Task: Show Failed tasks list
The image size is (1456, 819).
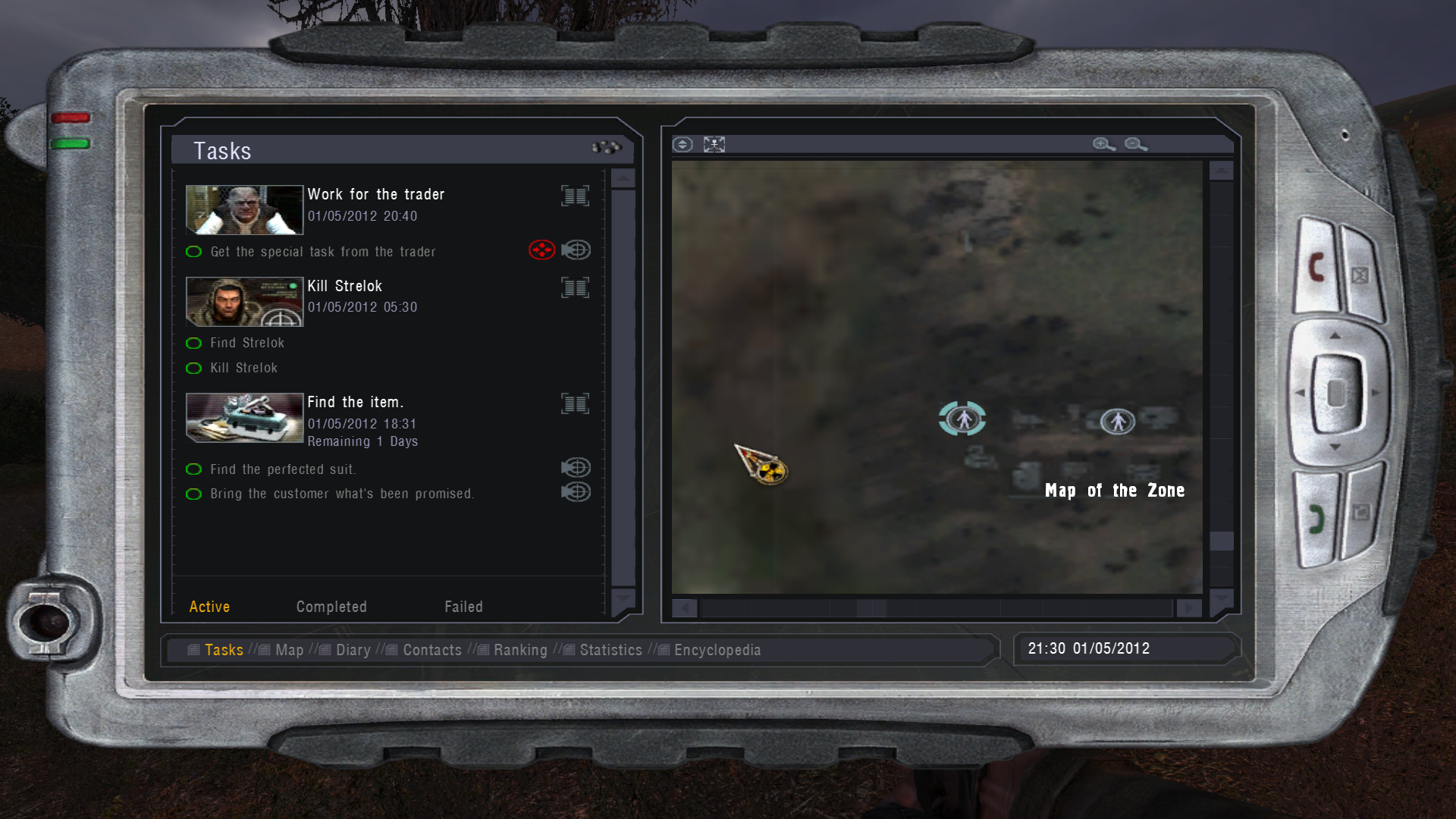Action: 463,607
